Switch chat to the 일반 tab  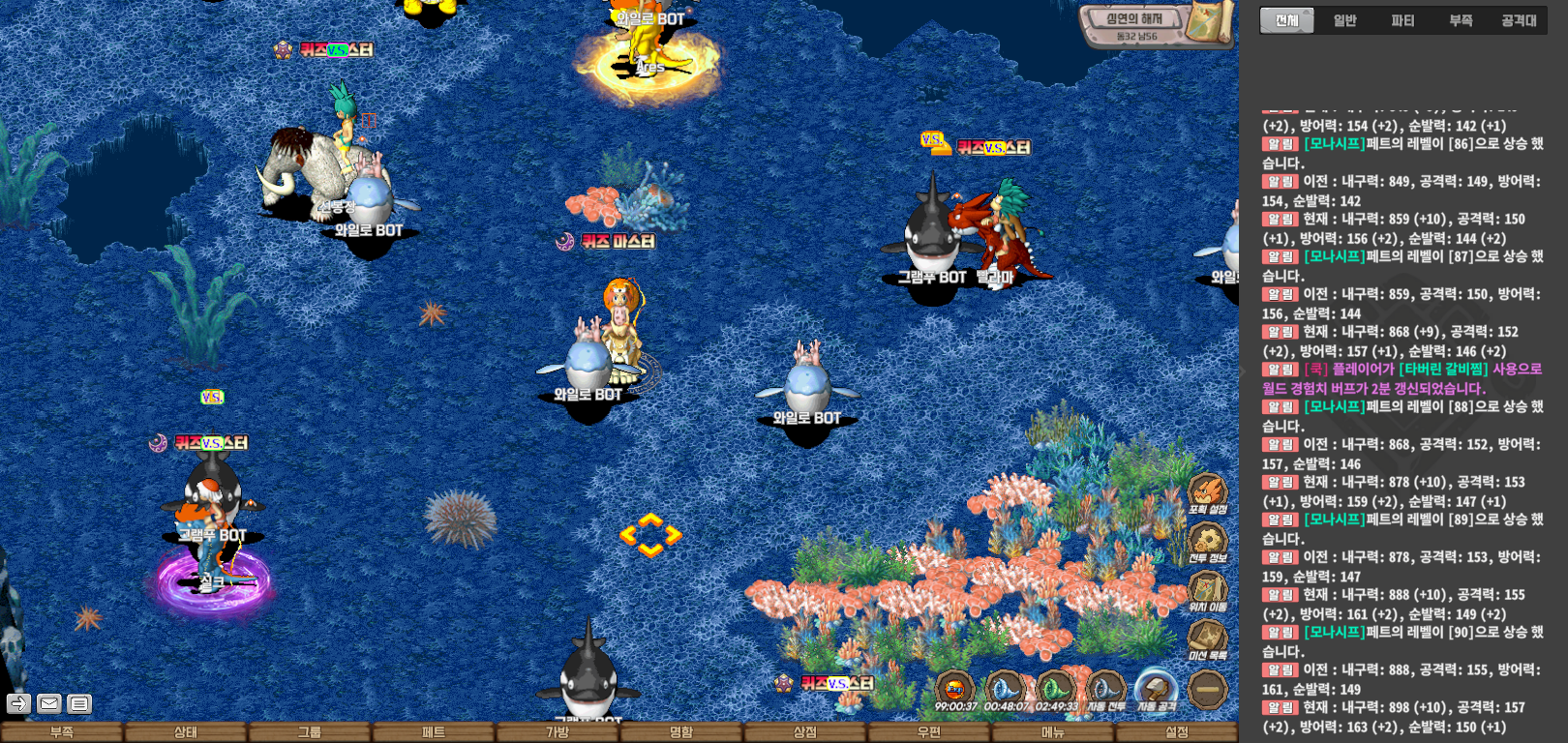tap(1344, 20)
